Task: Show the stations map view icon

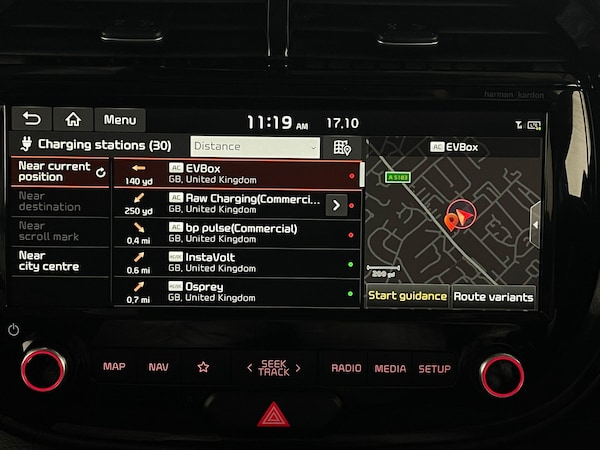Action: click(x=342, y=147)
